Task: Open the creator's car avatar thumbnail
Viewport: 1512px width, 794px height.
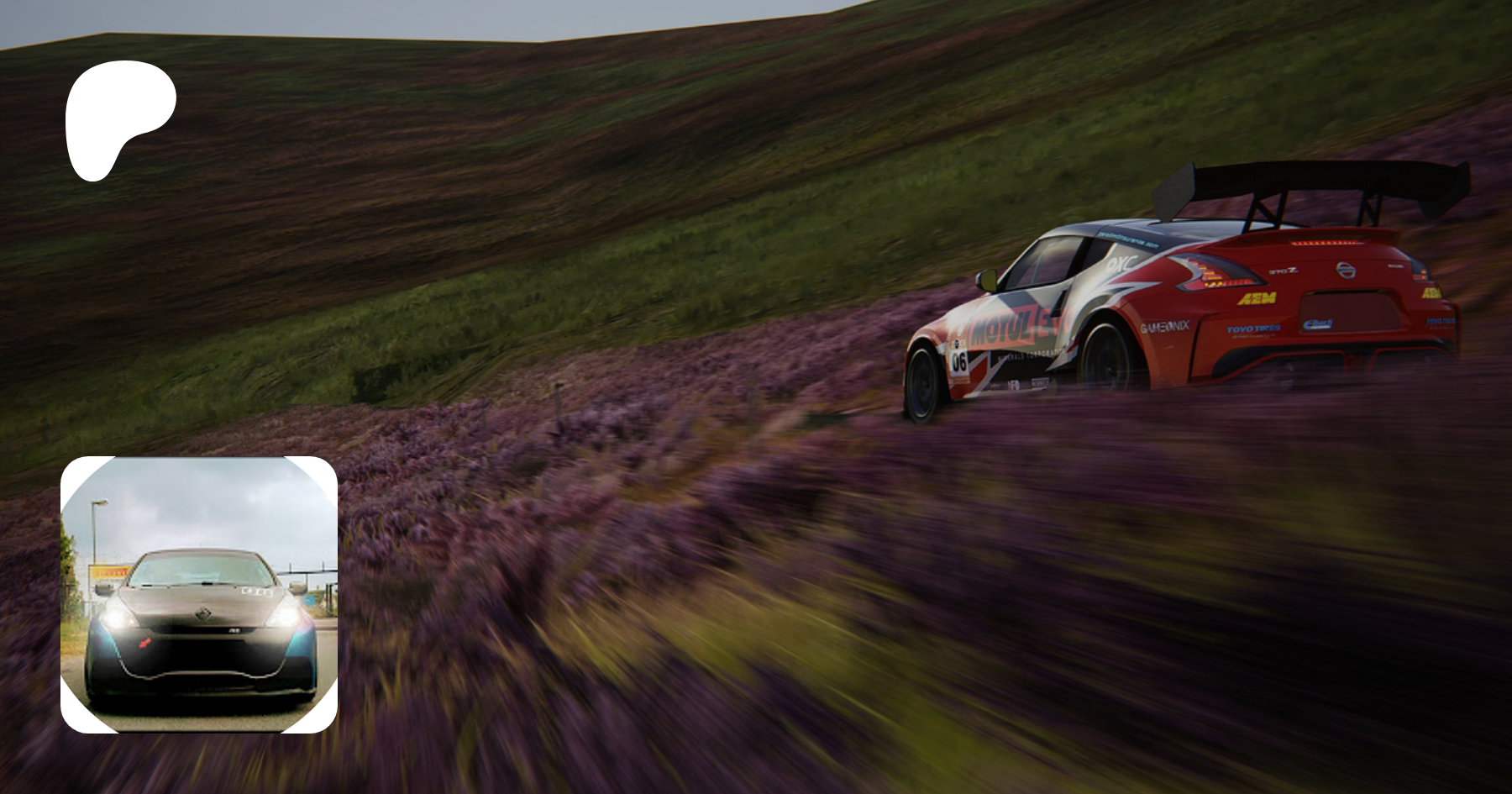Action: (x=199, y=595)
